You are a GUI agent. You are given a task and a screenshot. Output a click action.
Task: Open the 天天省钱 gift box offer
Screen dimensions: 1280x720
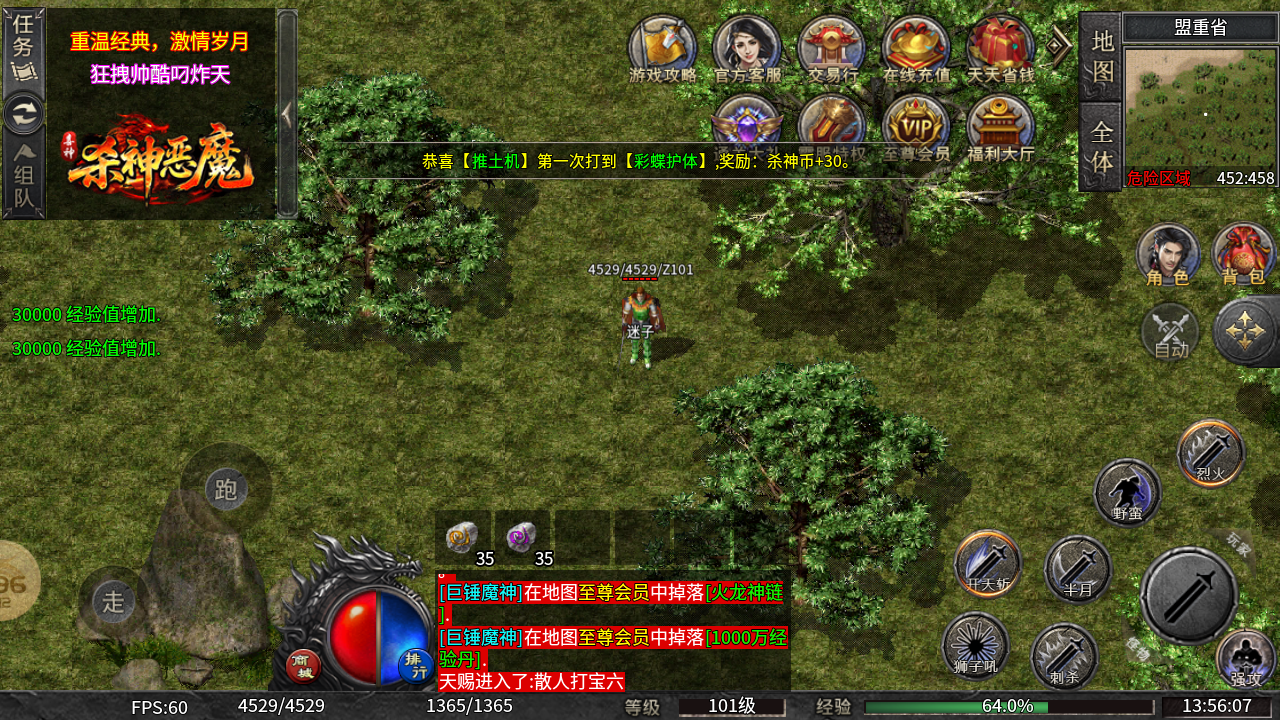click(1000, 48)
